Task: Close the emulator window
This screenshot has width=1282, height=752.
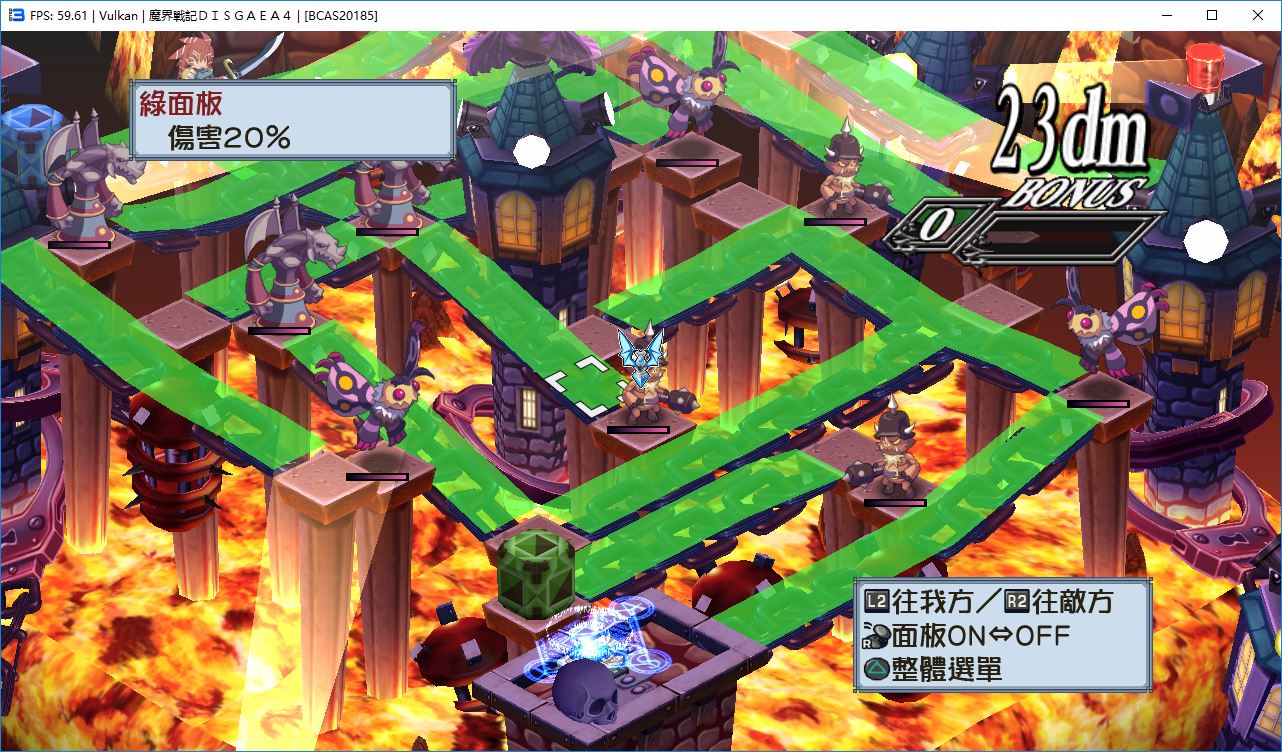Action: (1257, 15)
